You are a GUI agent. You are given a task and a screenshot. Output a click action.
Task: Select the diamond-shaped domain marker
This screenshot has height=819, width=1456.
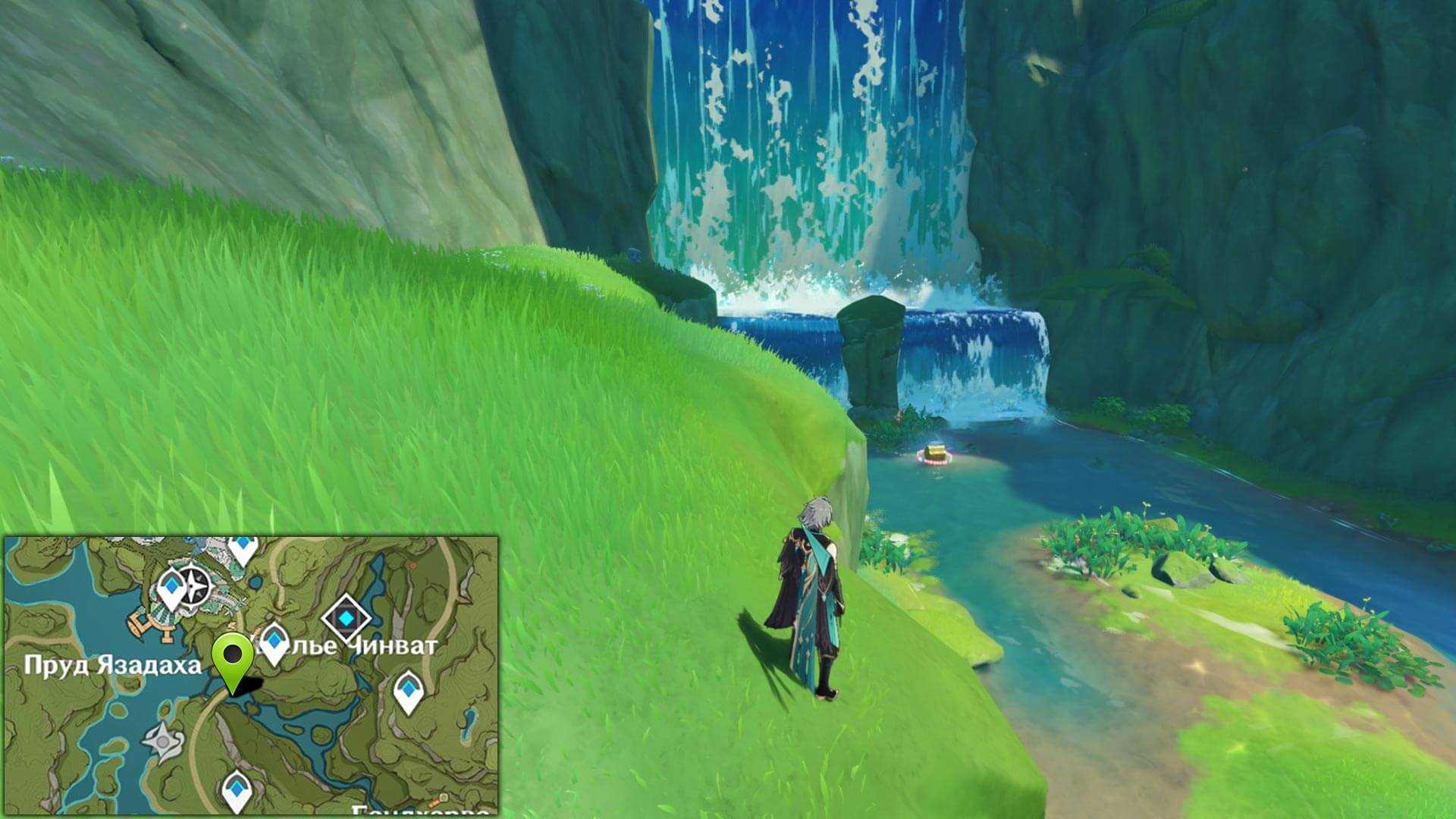[347, 620]
